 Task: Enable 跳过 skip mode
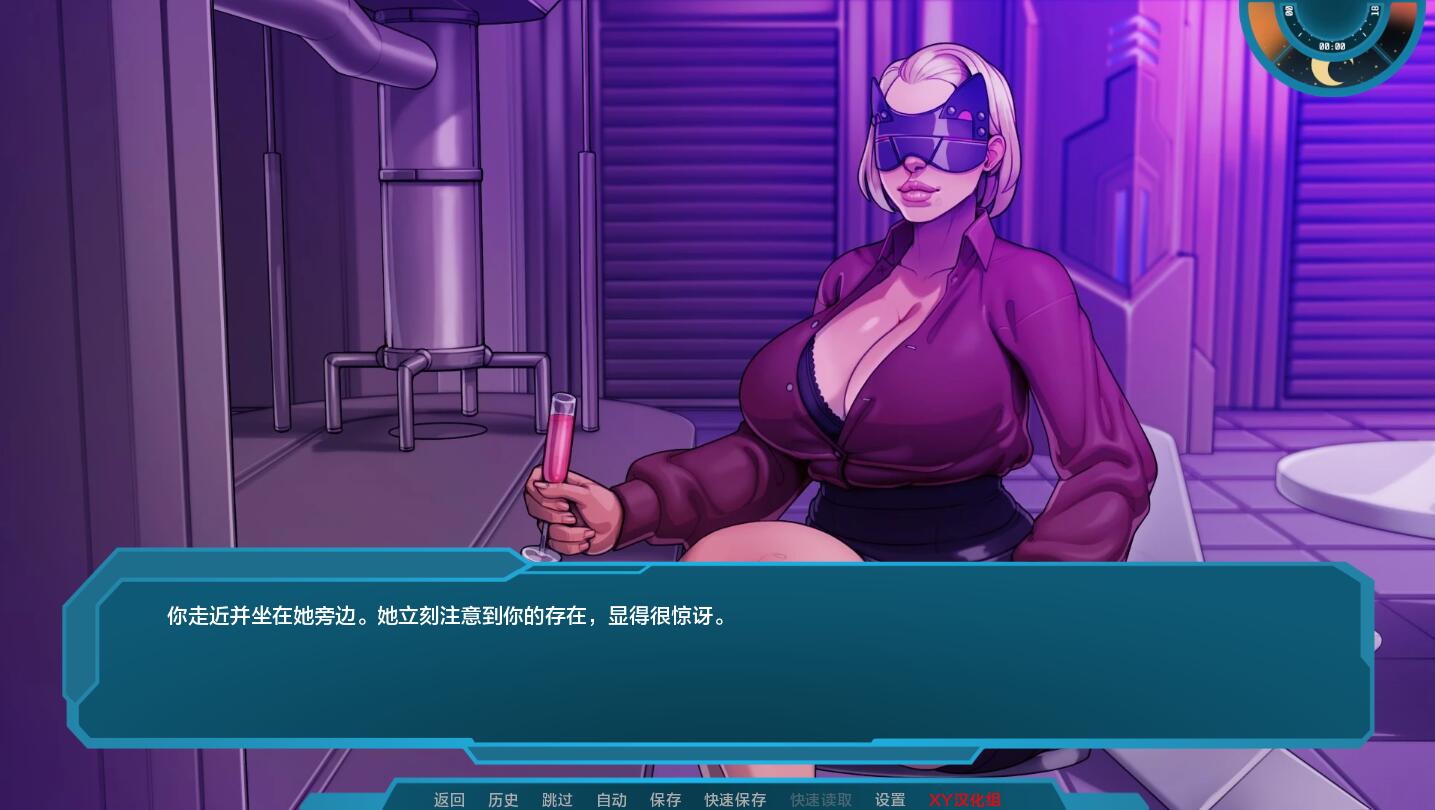tap(557, 800)
